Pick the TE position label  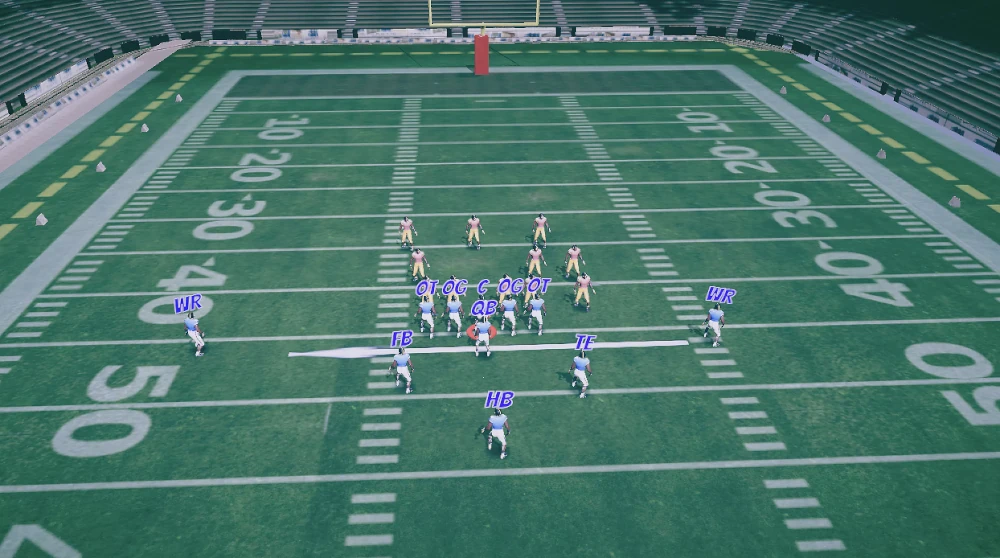click(x=585, y=343)
